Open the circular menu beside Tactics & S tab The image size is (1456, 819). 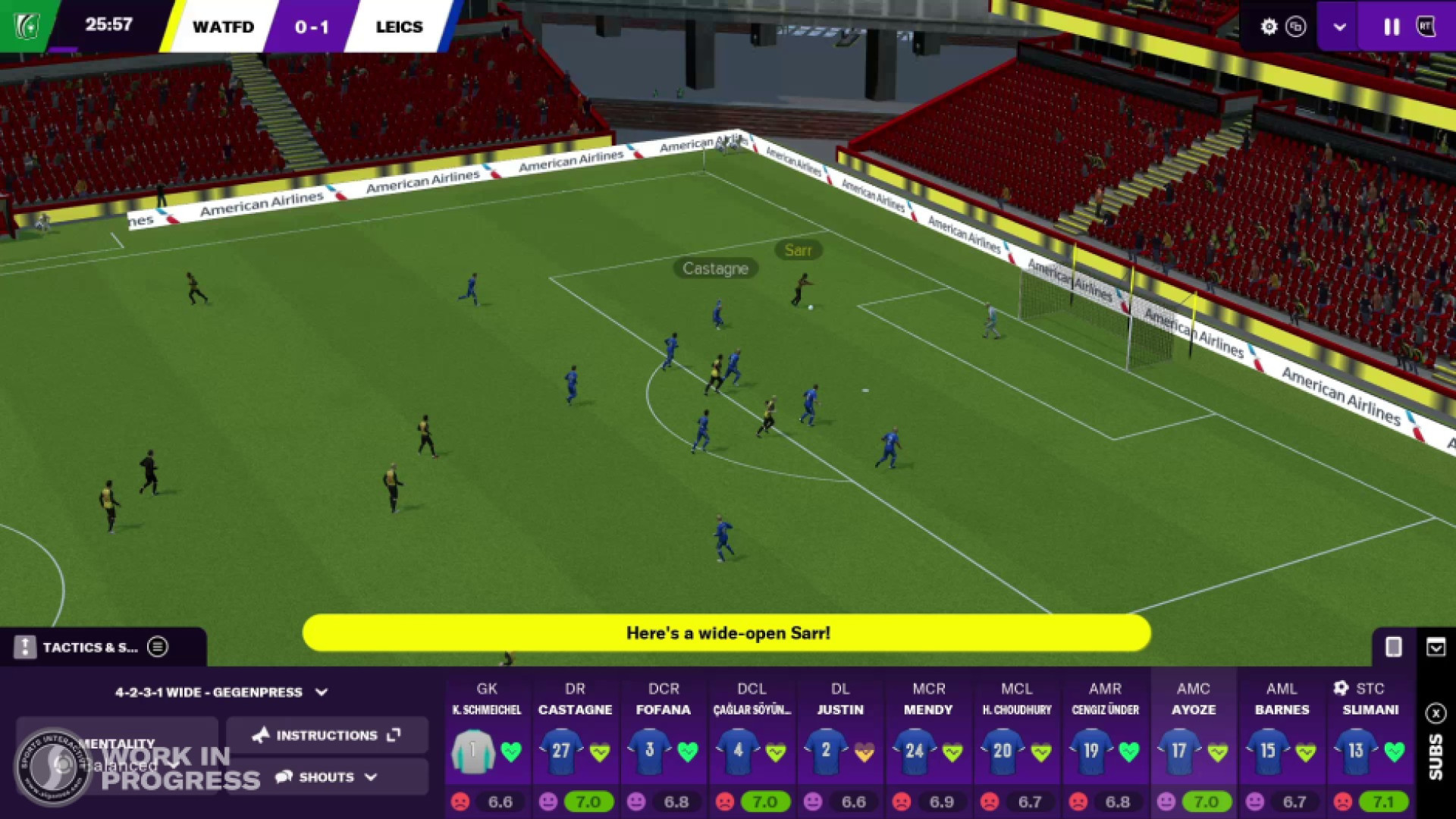click(158, 647)
